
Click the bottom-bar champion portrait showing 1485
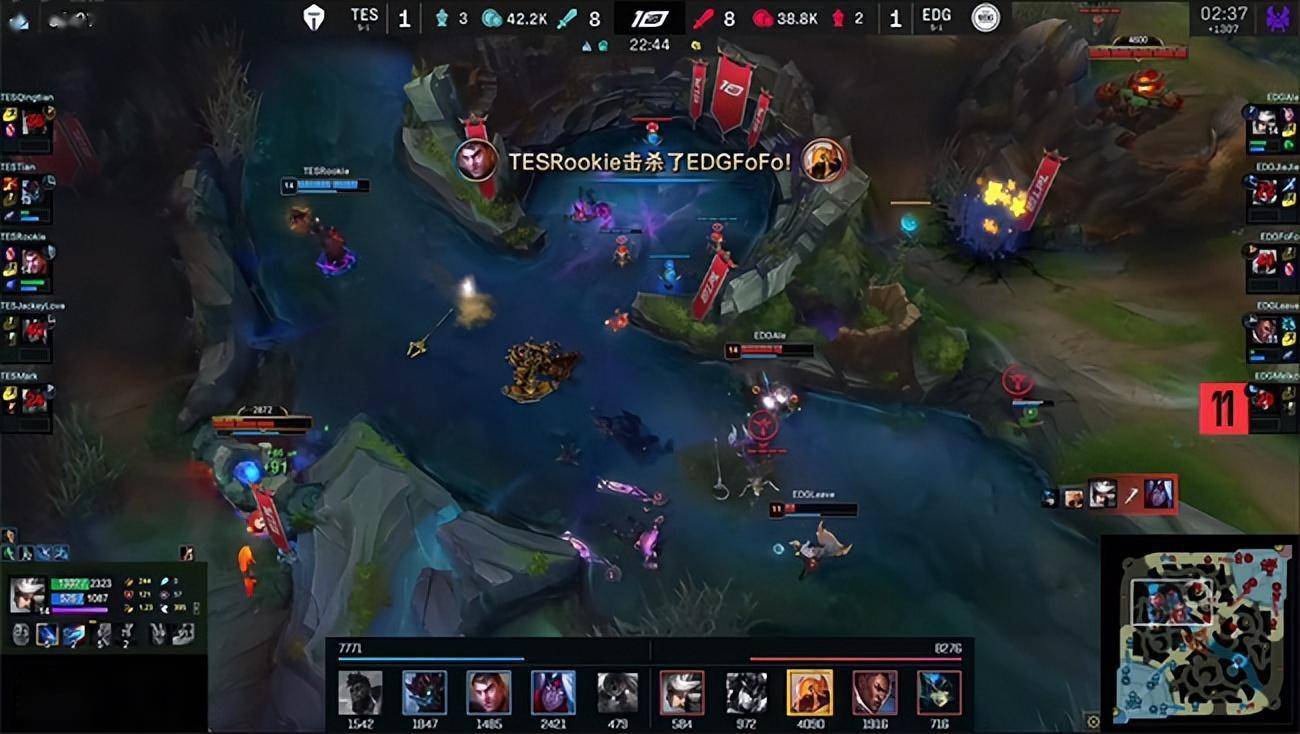tap(489, 692)
